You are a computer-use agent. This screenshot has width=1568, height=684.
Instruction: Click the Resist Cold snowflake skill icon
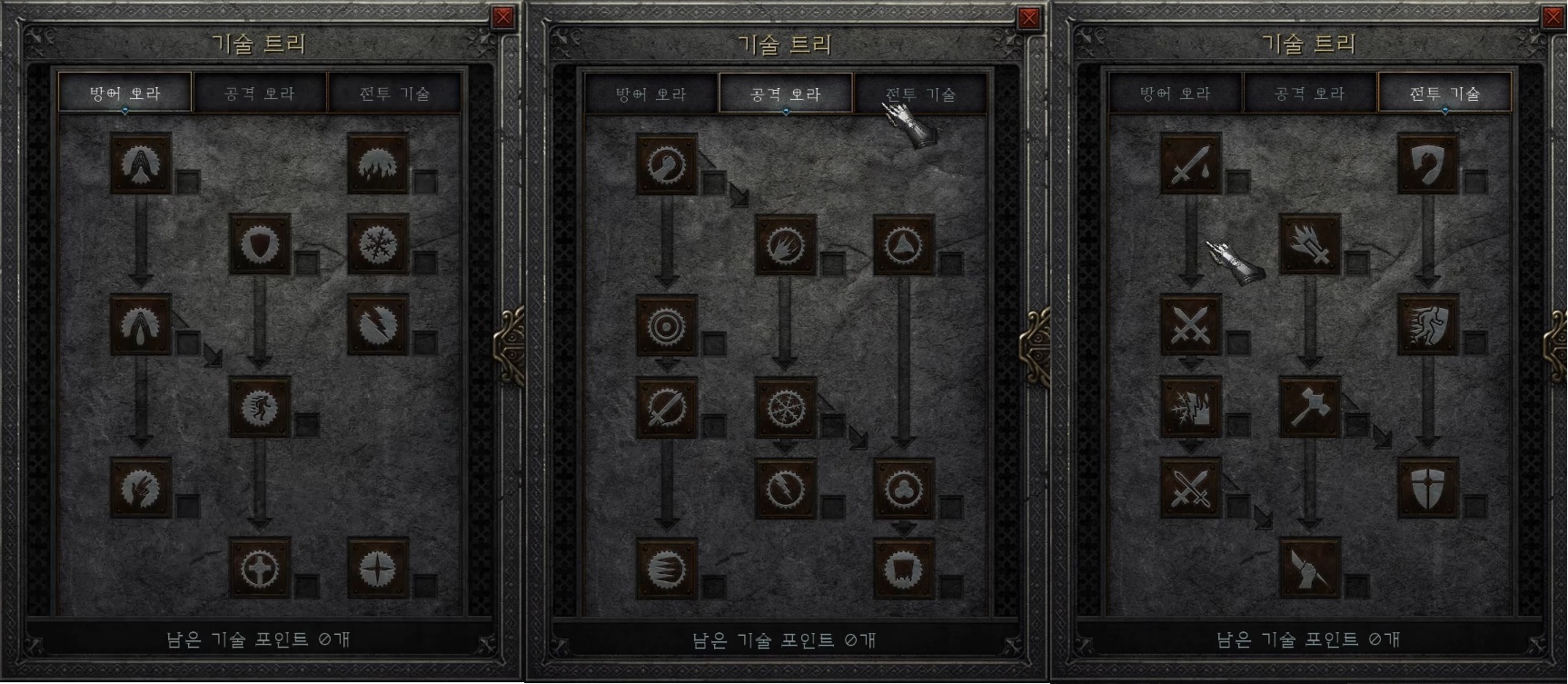pos(379,243)
